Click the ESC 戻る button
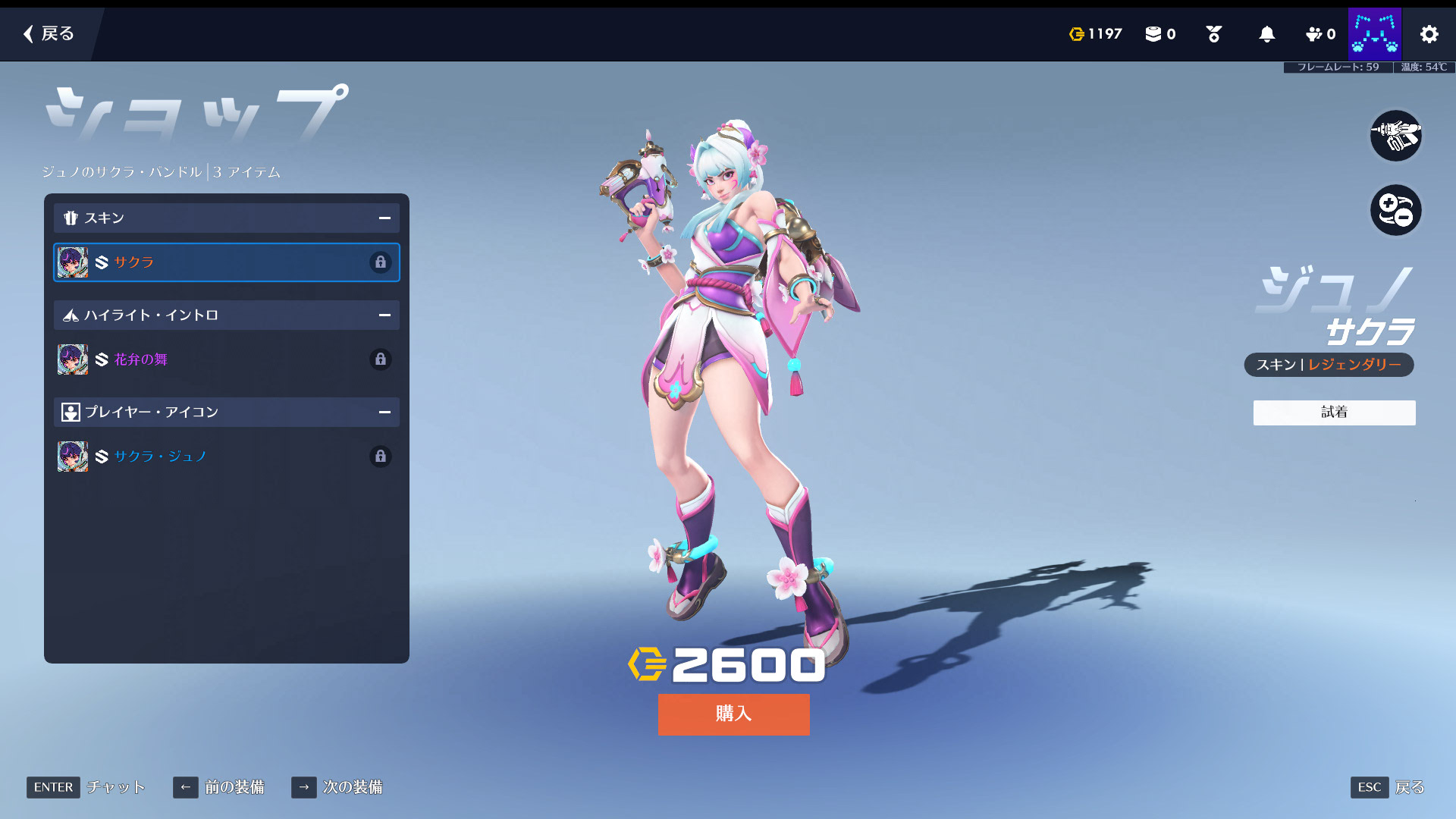 pos(1387,787)
